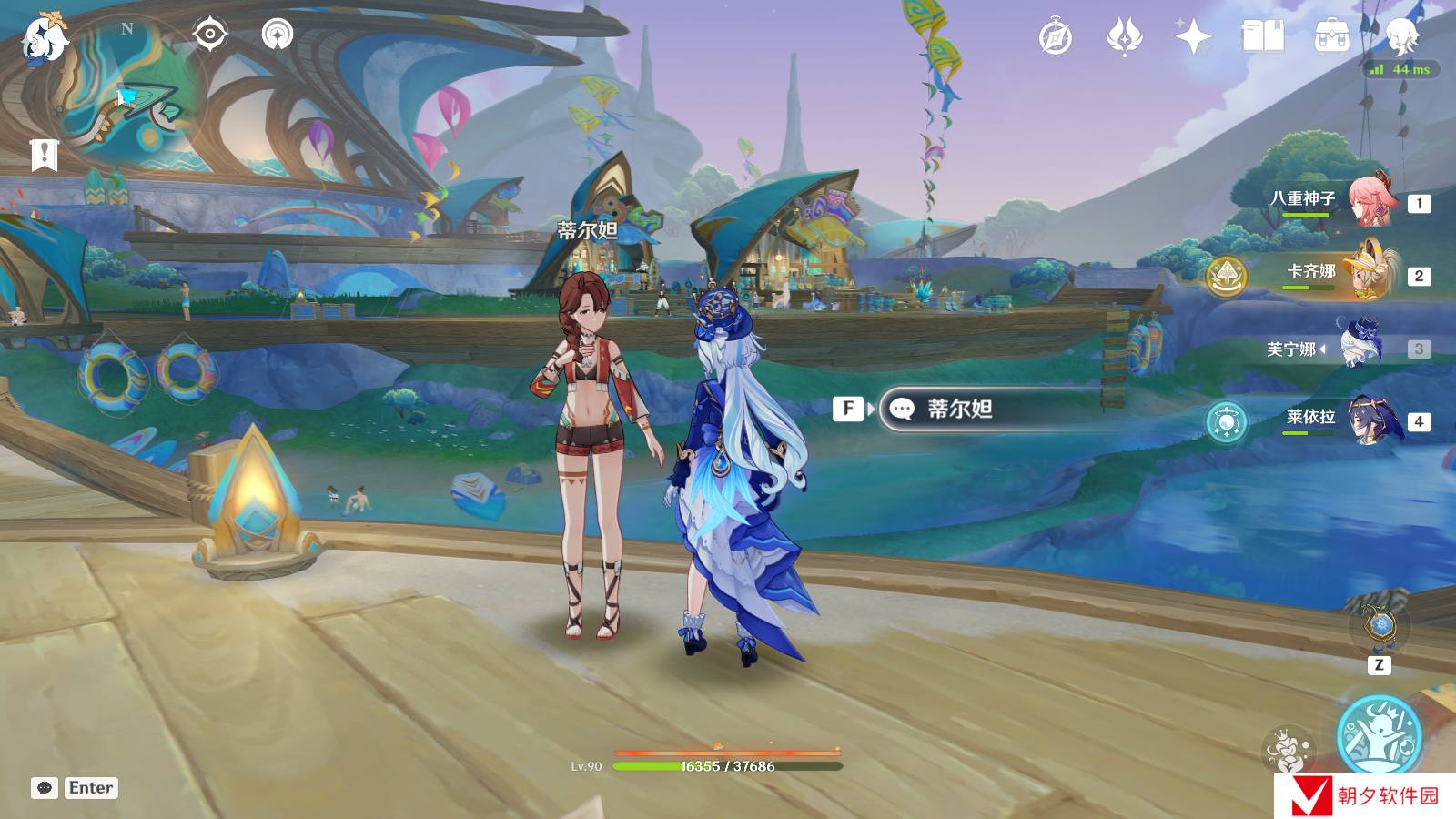Activate the elemental burst skill button
Viewport: 1456px width, 819px height.
click(x=1379, y=735)
